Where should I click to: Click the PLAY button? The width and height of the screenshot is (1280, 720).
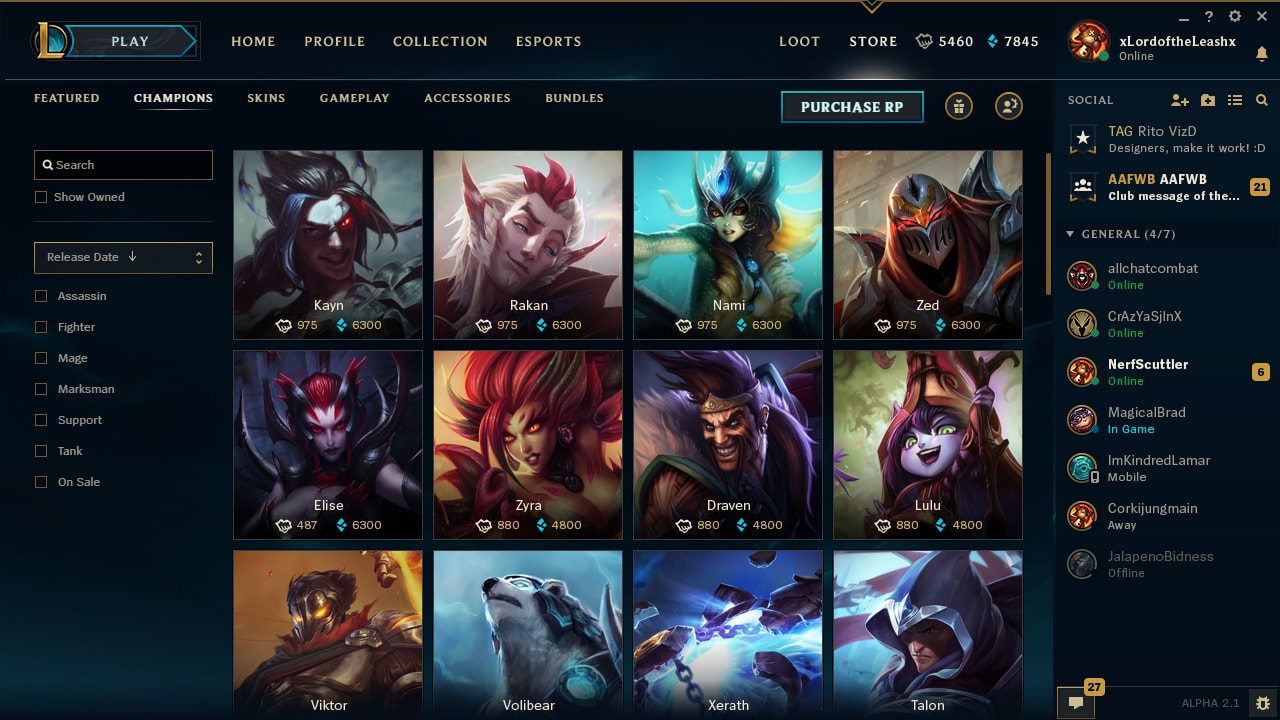pyautogui.click(x=128, y=41)
